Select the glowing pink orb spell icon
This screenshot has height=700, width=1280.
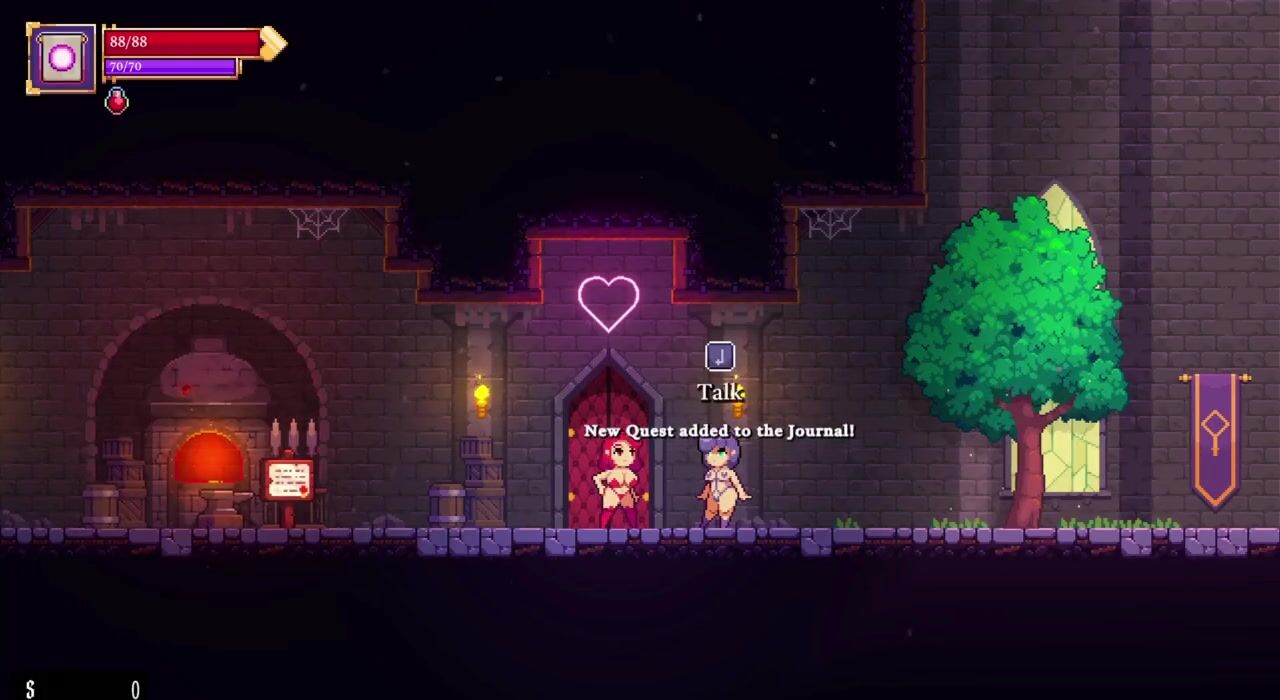[x=62, y=58]
